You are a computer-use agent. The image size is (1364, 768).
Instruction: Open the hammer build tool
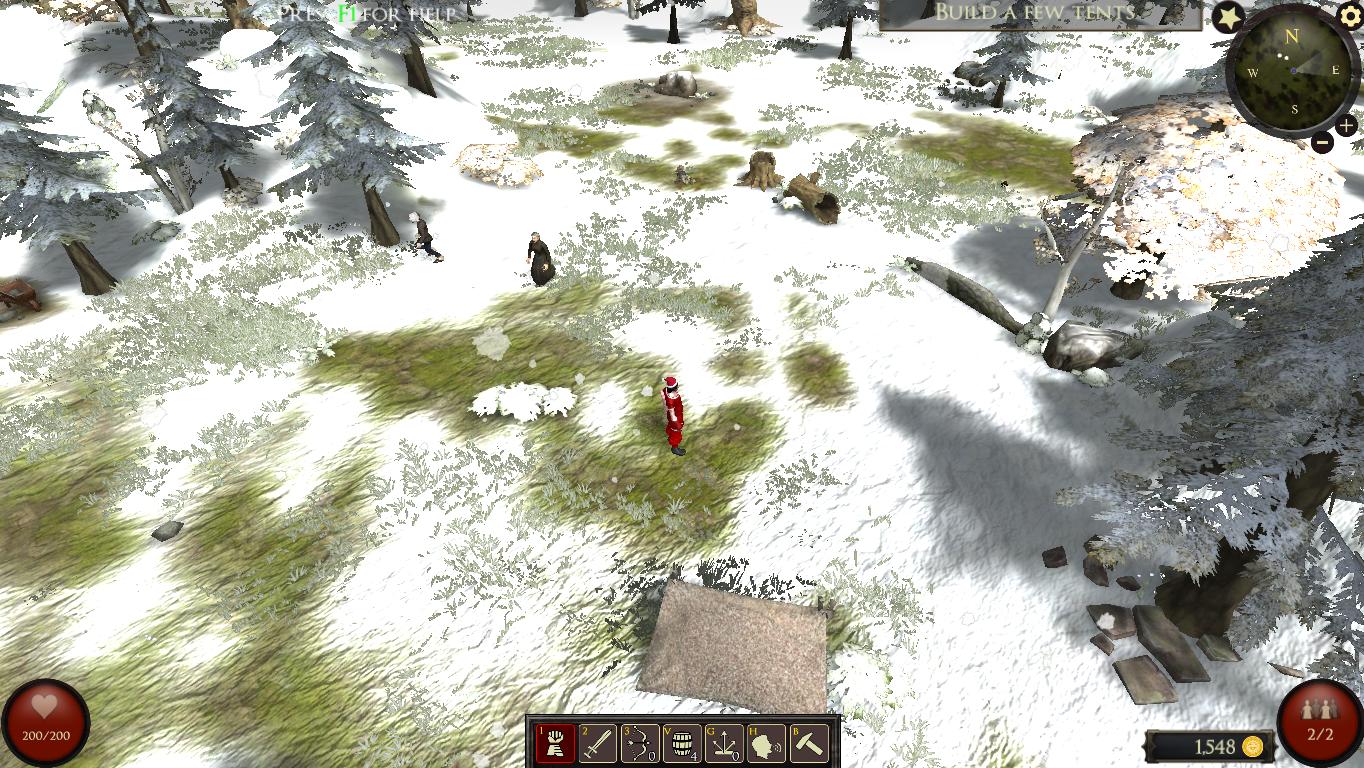coord(809,744)
